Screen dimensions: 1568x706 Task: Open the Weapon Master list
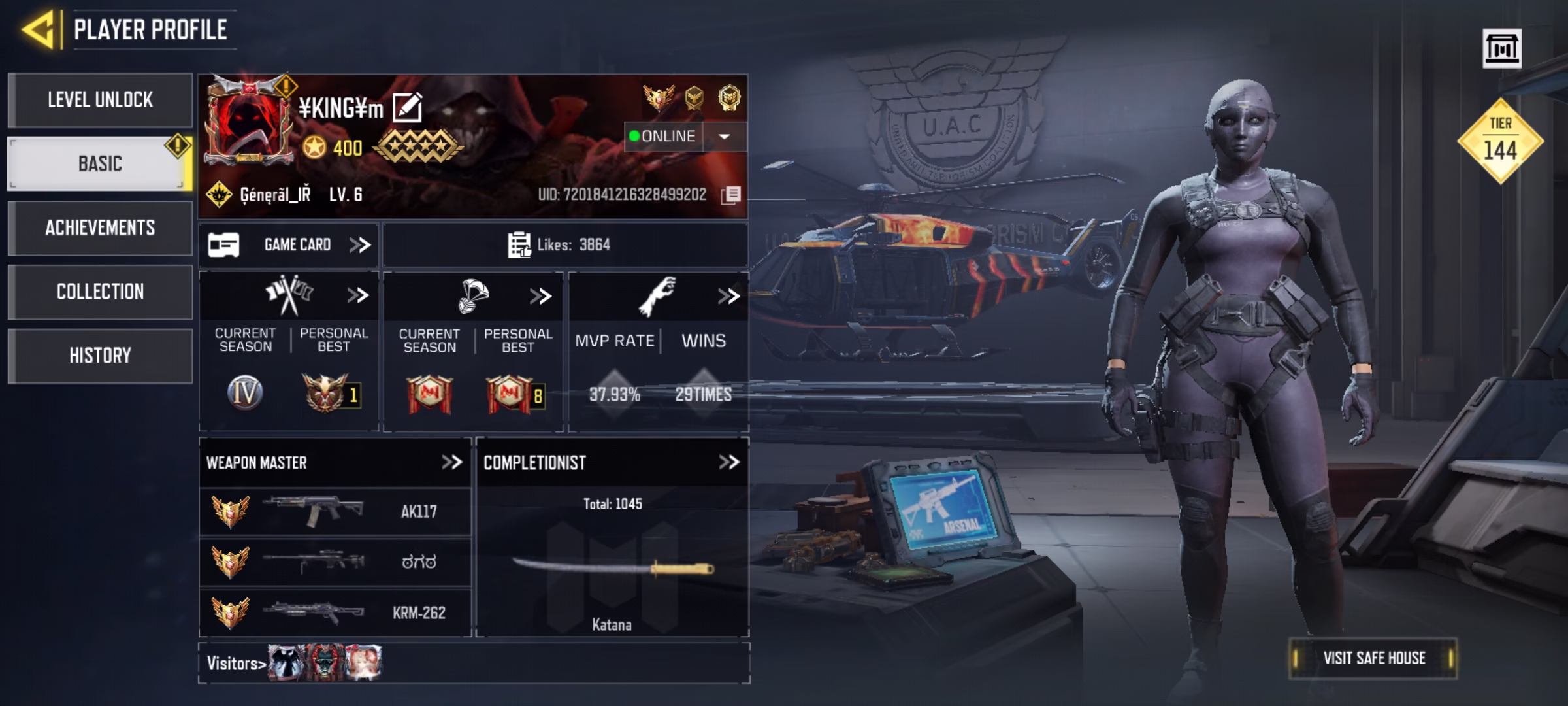(451, 463)
